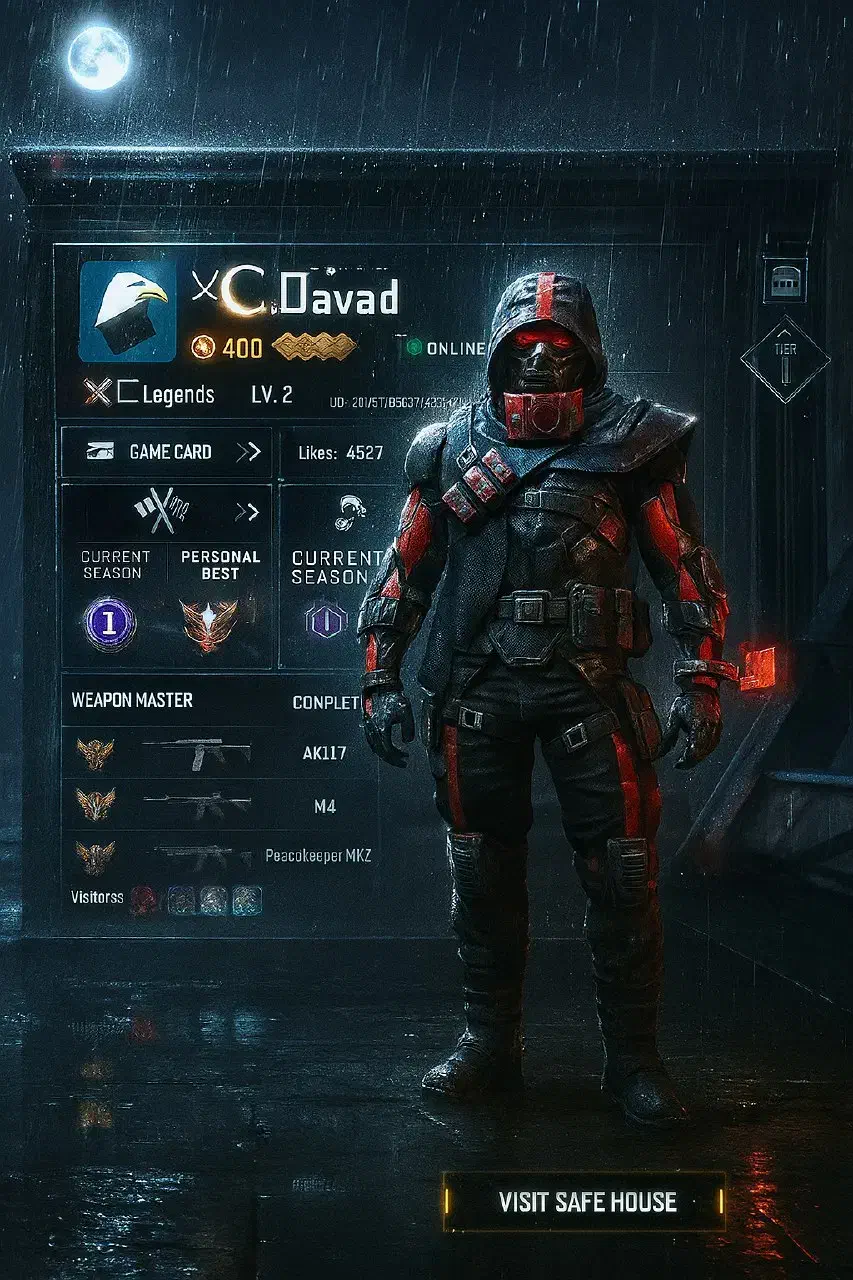The height and width of the screenshot is (1280, 853).
Task: Open the Weapon Master header
Action: click(132, 701)
